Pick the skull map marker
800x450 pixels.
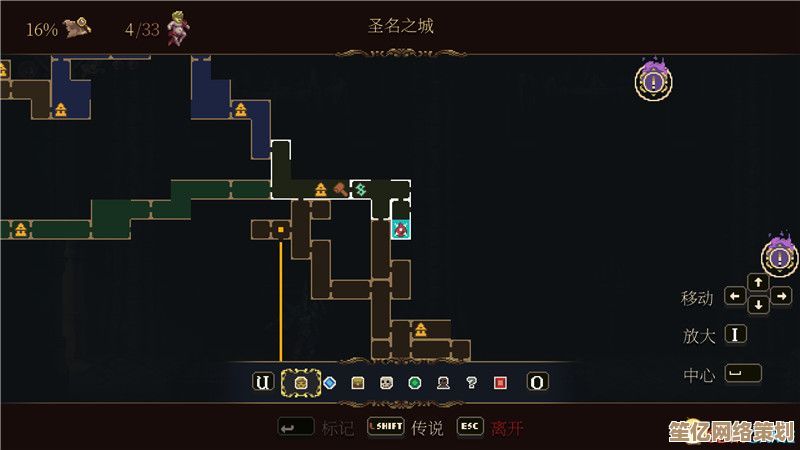(x=386, y=382)
